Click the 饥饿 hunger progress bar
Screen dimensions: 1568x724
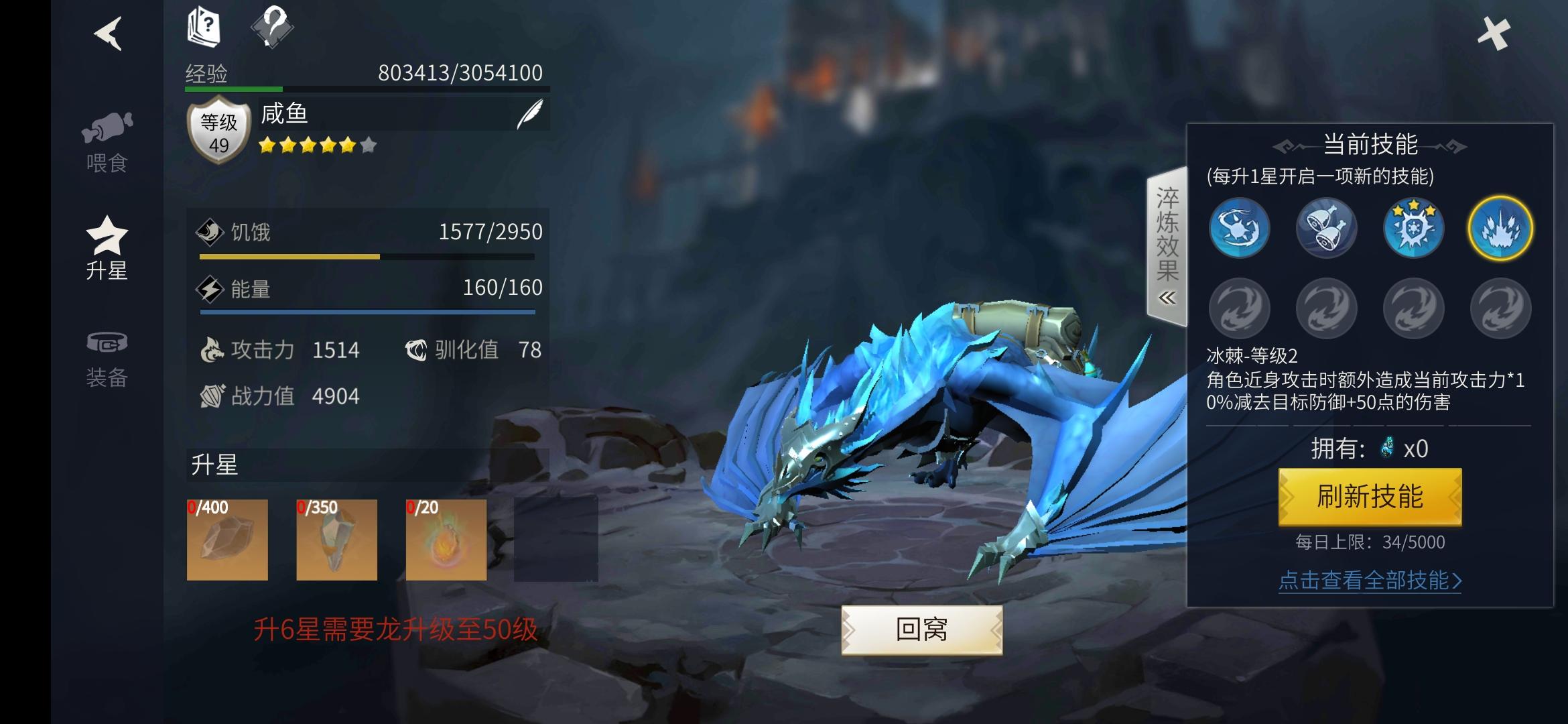pos(367,256)
